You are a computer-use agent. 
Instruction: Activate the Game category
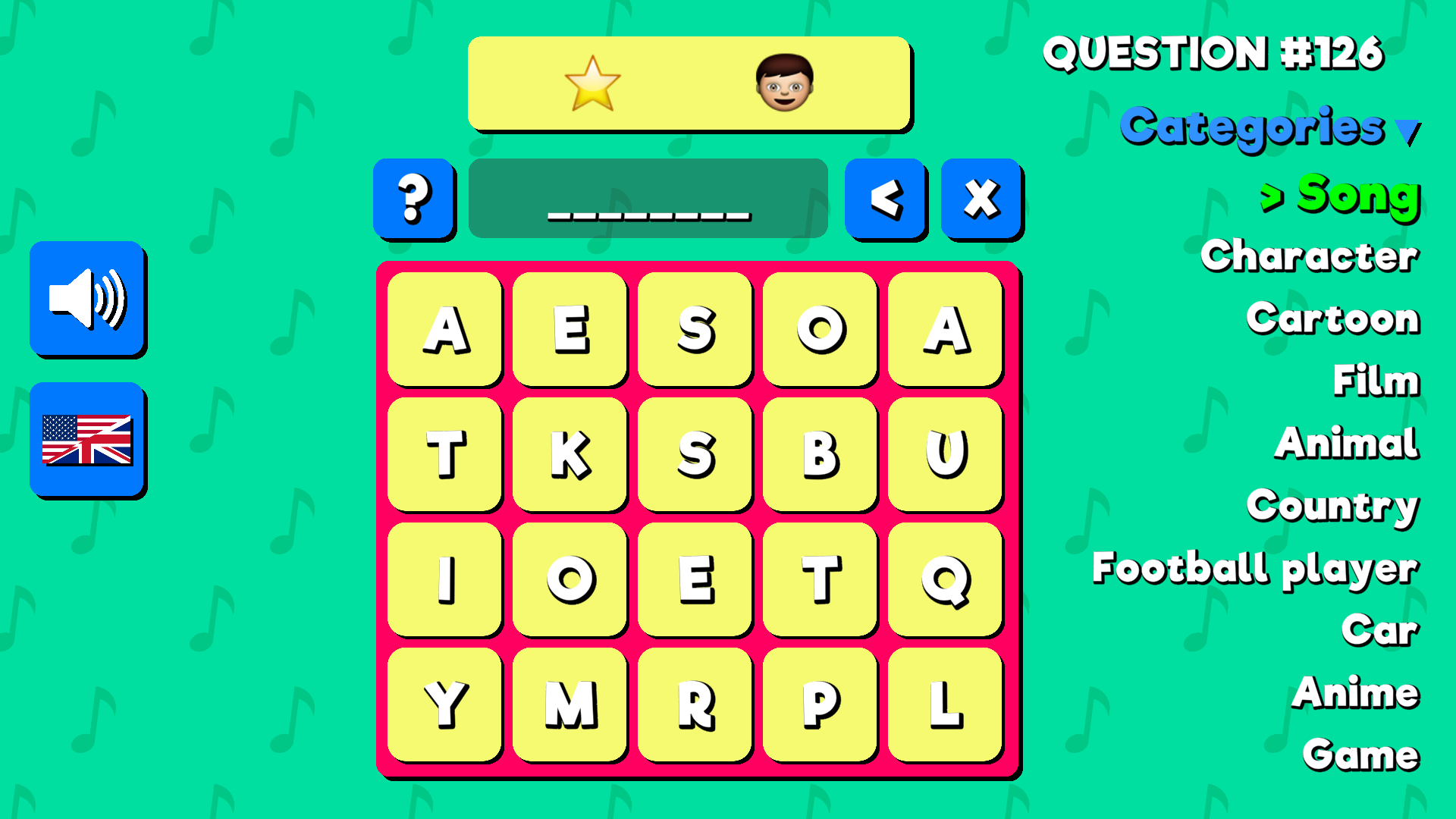[x=1360, y=754]
